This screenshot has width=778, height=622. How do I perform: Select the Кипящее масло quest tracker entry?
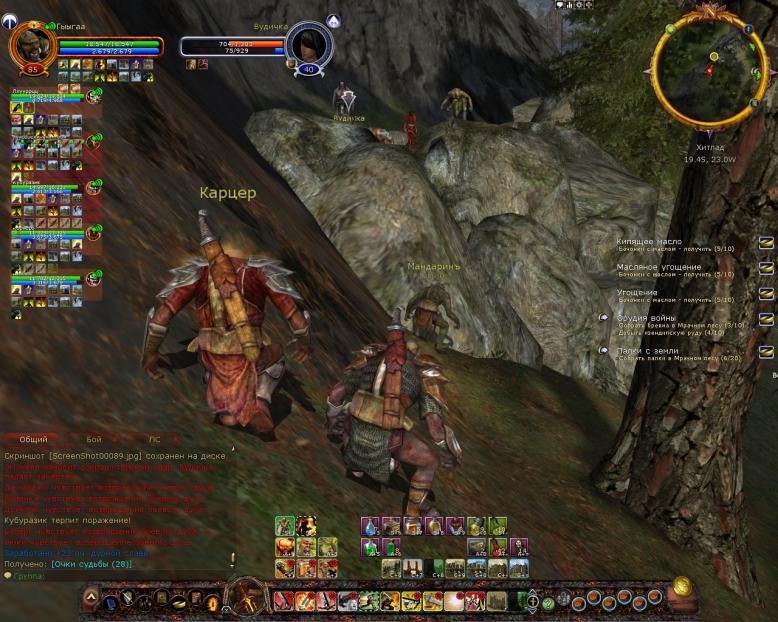point(650,242)
